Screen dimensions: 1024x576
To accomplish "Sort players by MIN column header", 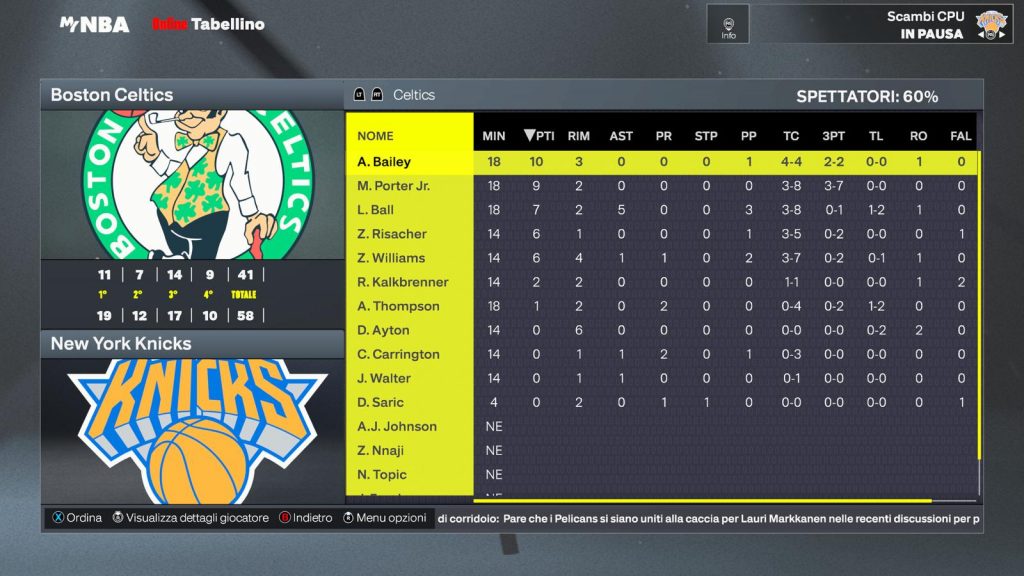I will click(x=494, y=136).
